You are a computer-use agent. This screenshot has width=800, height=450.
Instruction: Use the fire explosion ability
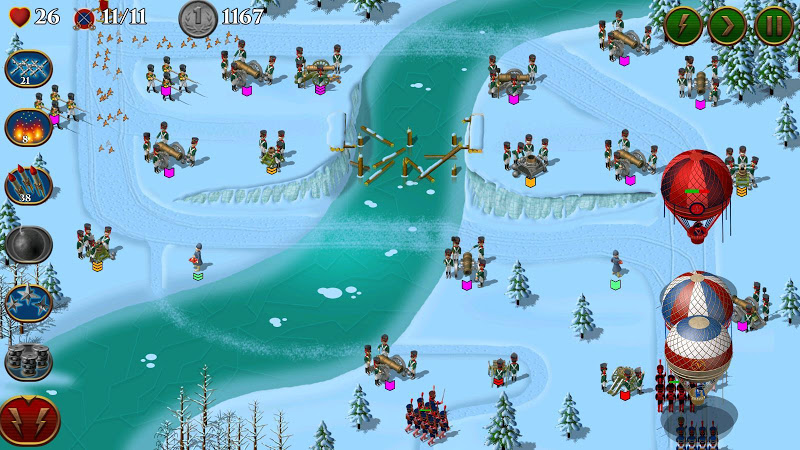click(29, 127)
